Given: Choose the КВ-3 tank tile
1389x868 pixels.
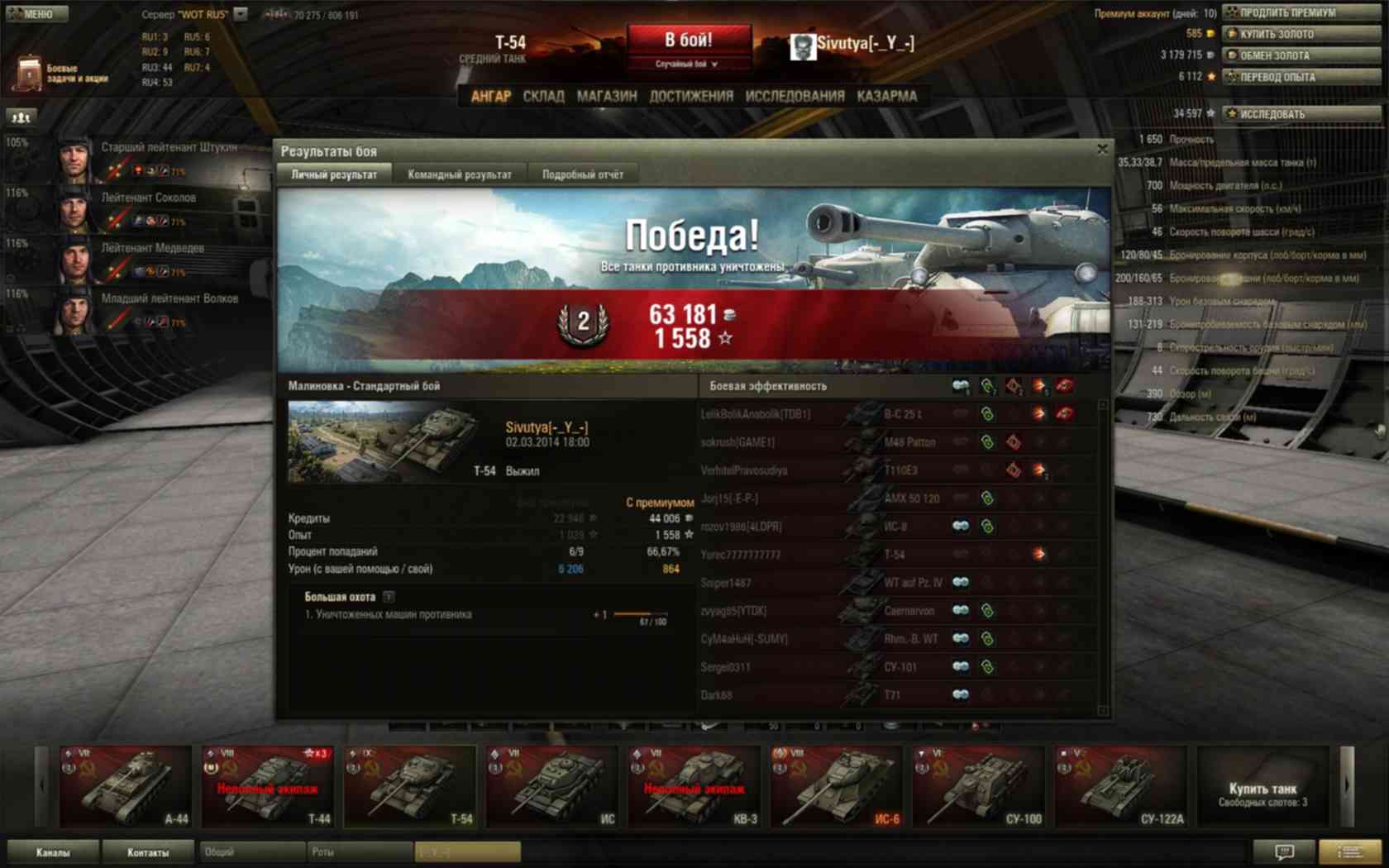Looking at the screenshot, I should point(694,785).
